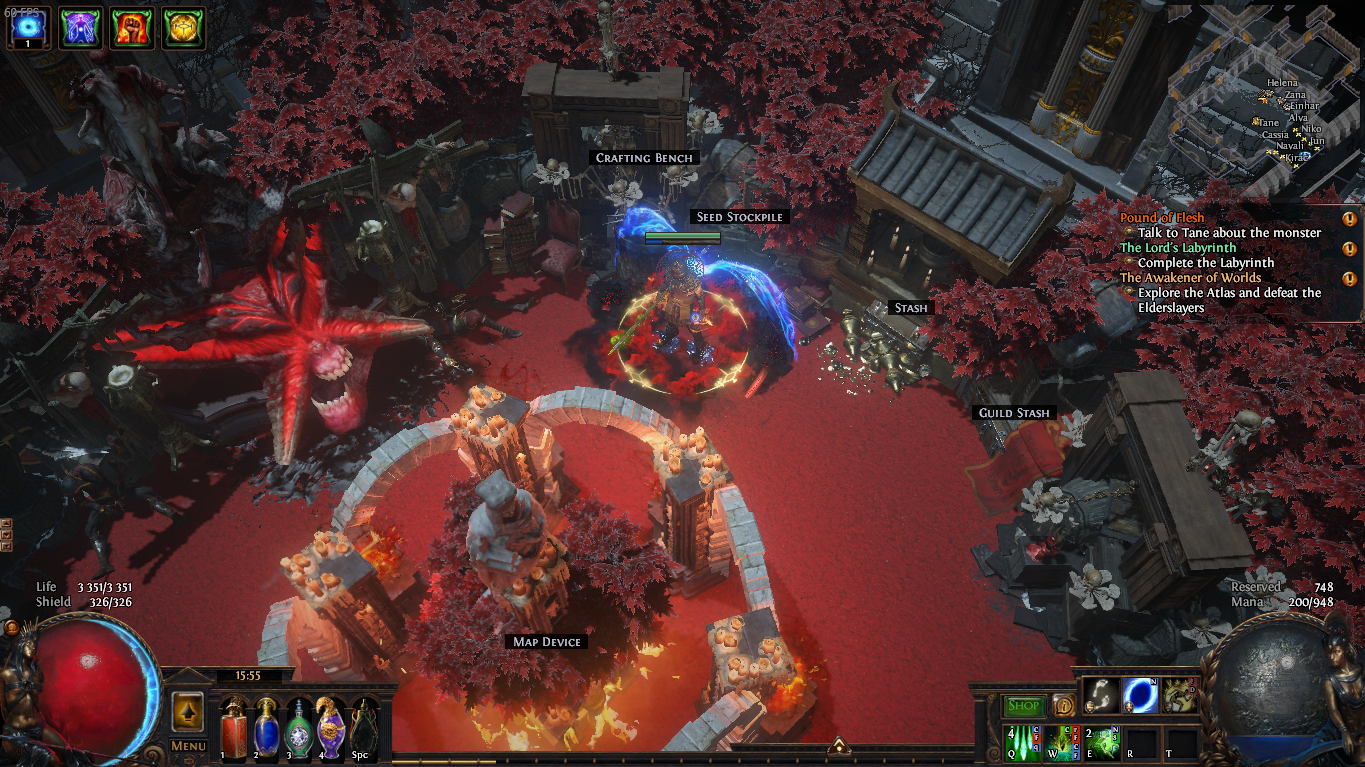This screenshot has height=767, width=1365.
Task: Select the green skill bound to E
Action: click(1101, 743)
